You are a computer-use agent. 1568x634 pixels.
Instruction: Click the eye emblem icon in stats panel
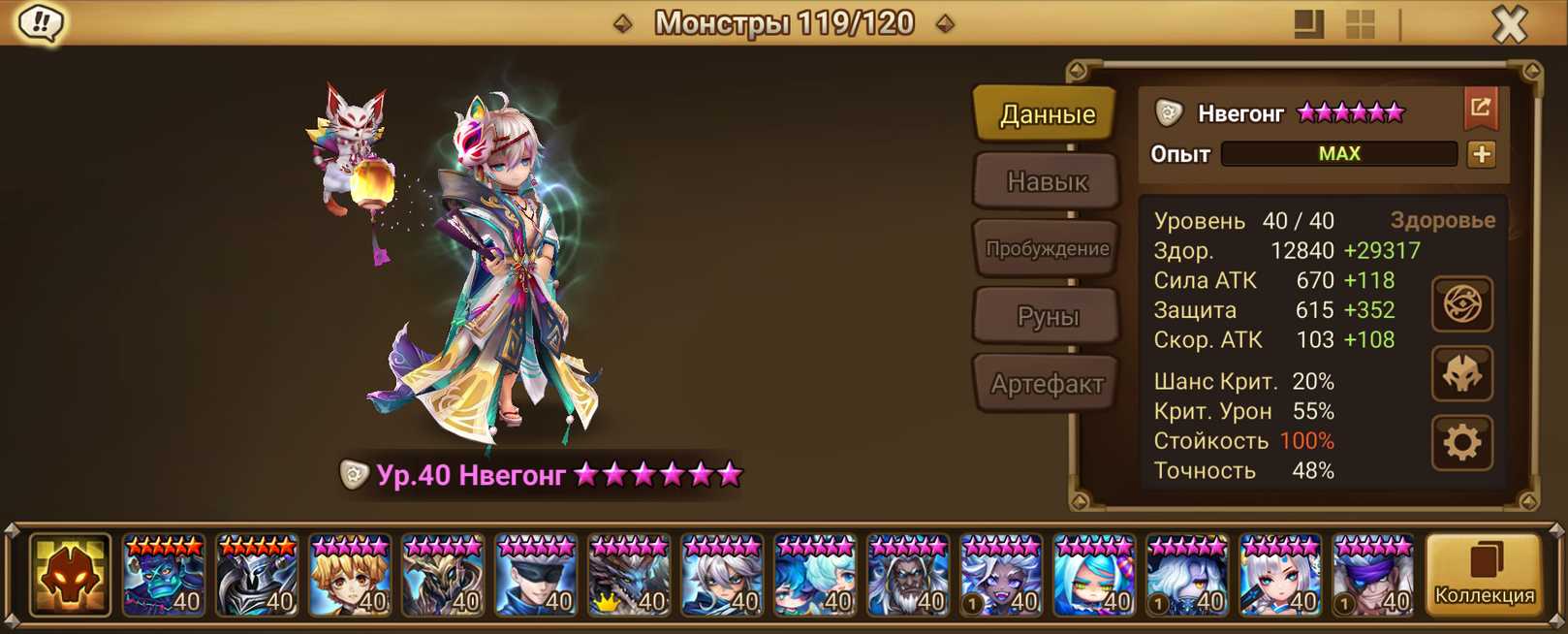tap(1461, 305)
